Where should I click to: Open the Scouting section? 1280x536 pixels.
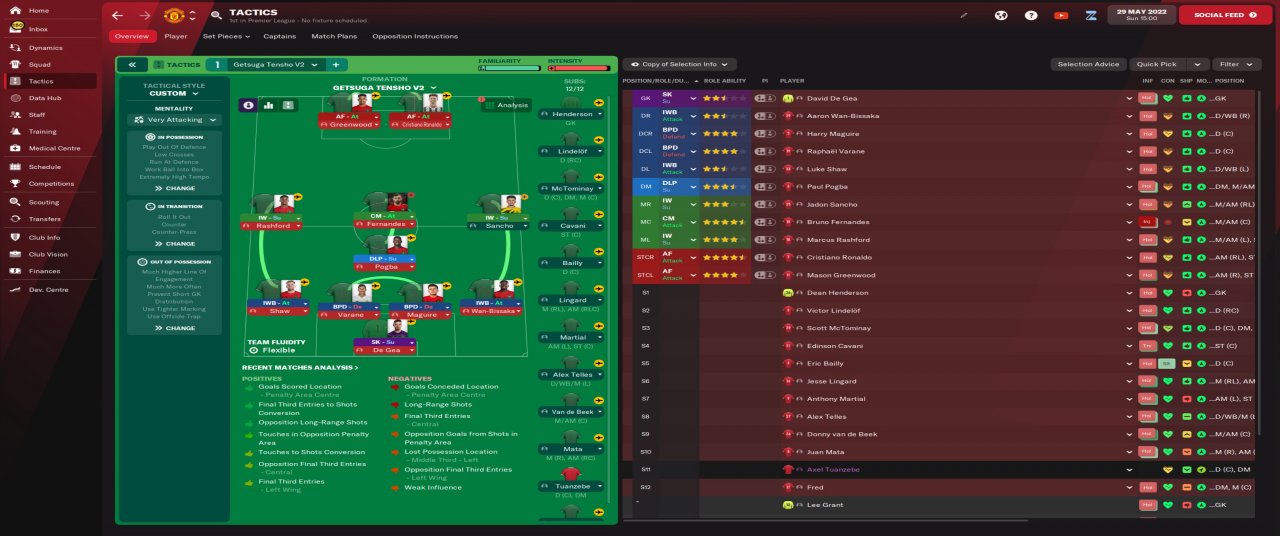[x=44, y=202]
